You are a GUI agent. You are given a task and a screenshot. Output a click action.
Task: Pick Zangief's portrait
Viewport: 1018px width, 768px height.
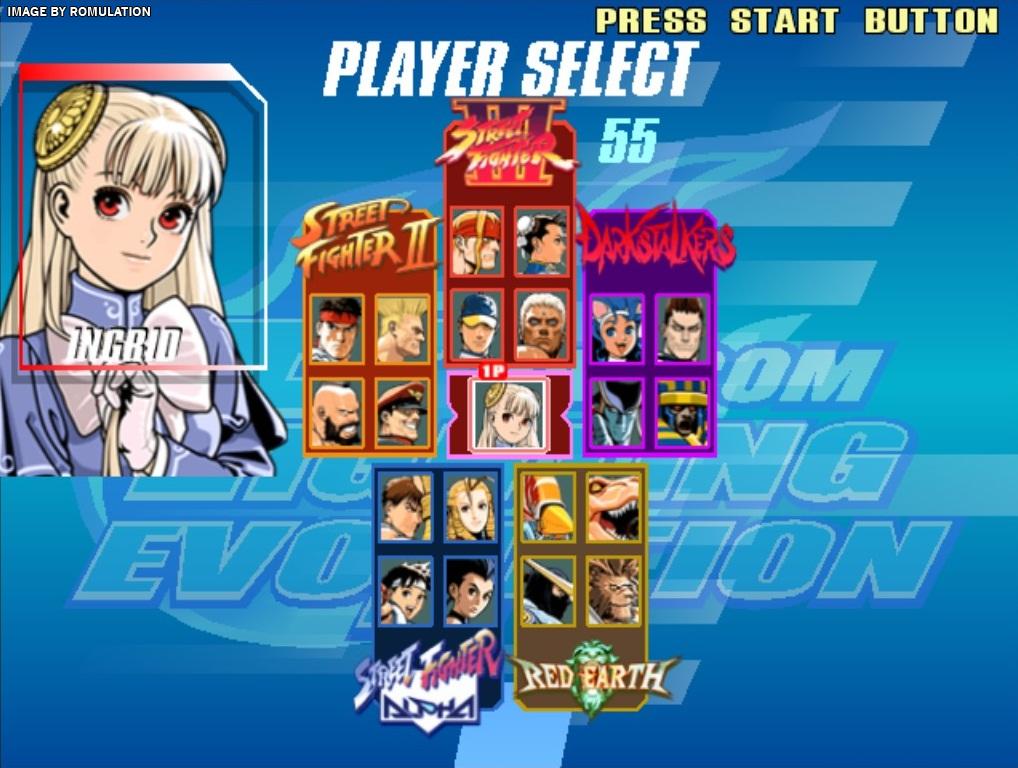click(337, 412)
